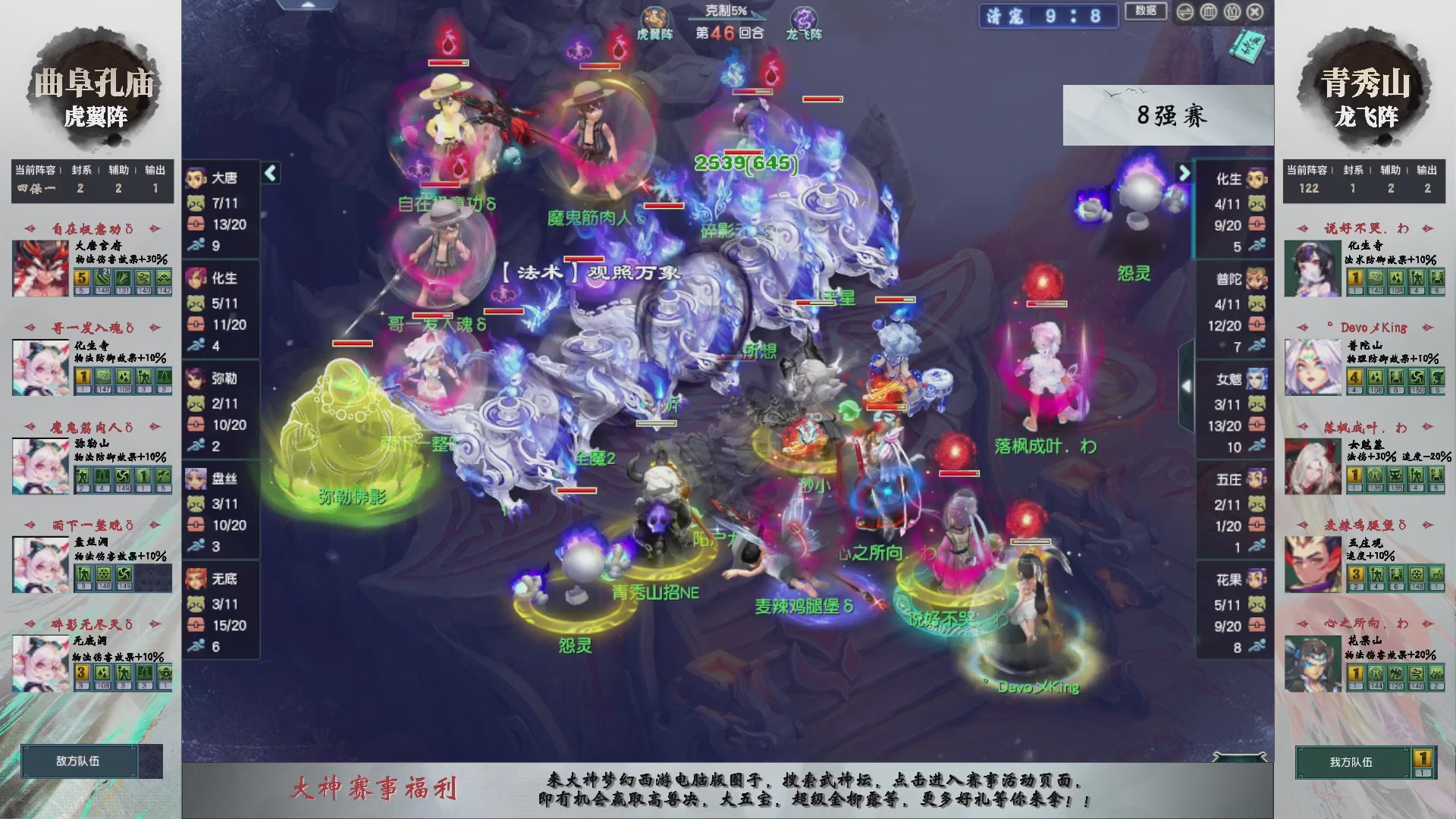Toggle the circular speed icon beside 数据 button
1456x819 pixels.
(1185, 11)
